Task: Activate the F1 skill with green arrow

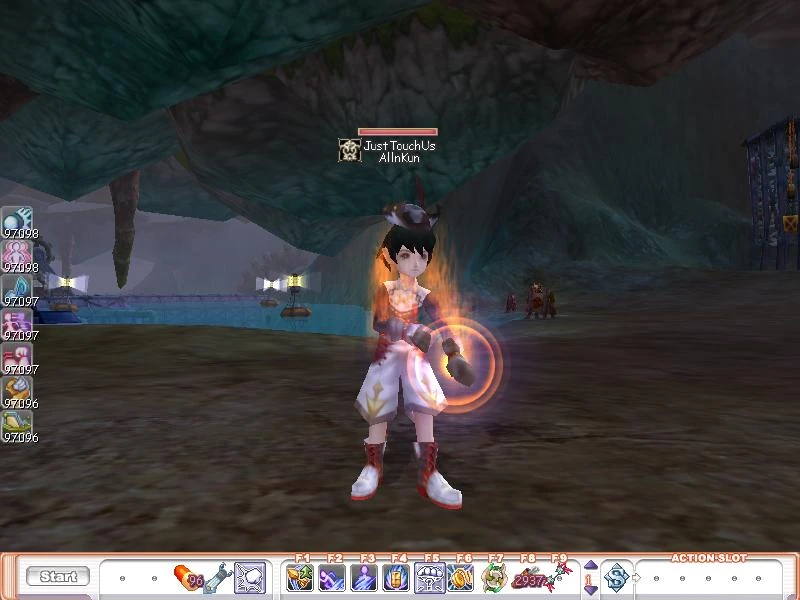Action: pyautogui.click(x=300, y=577)
